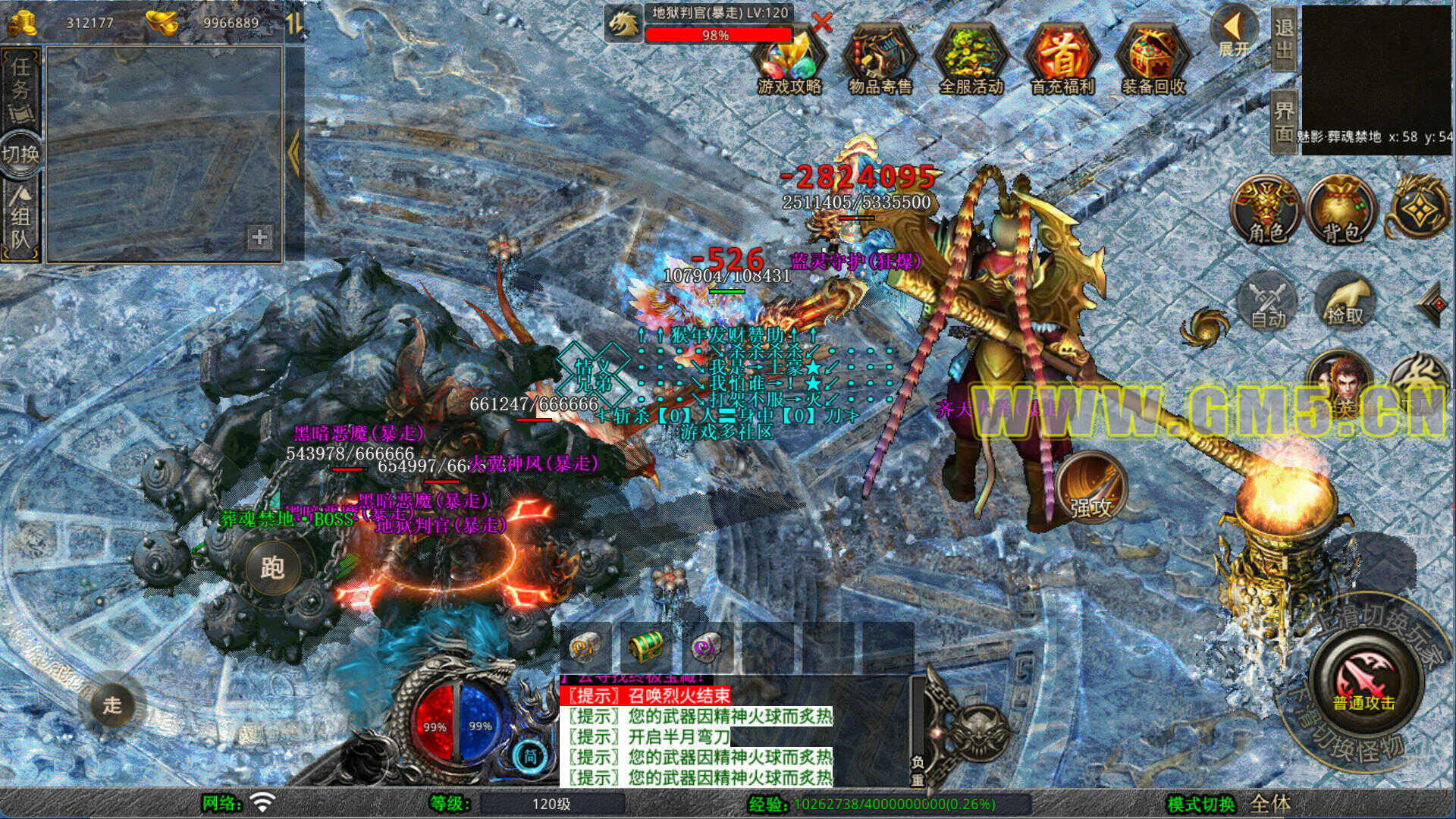The image size is (1456, 819).
Task: Select the 任务 quest tab
Action: point(20,87)
